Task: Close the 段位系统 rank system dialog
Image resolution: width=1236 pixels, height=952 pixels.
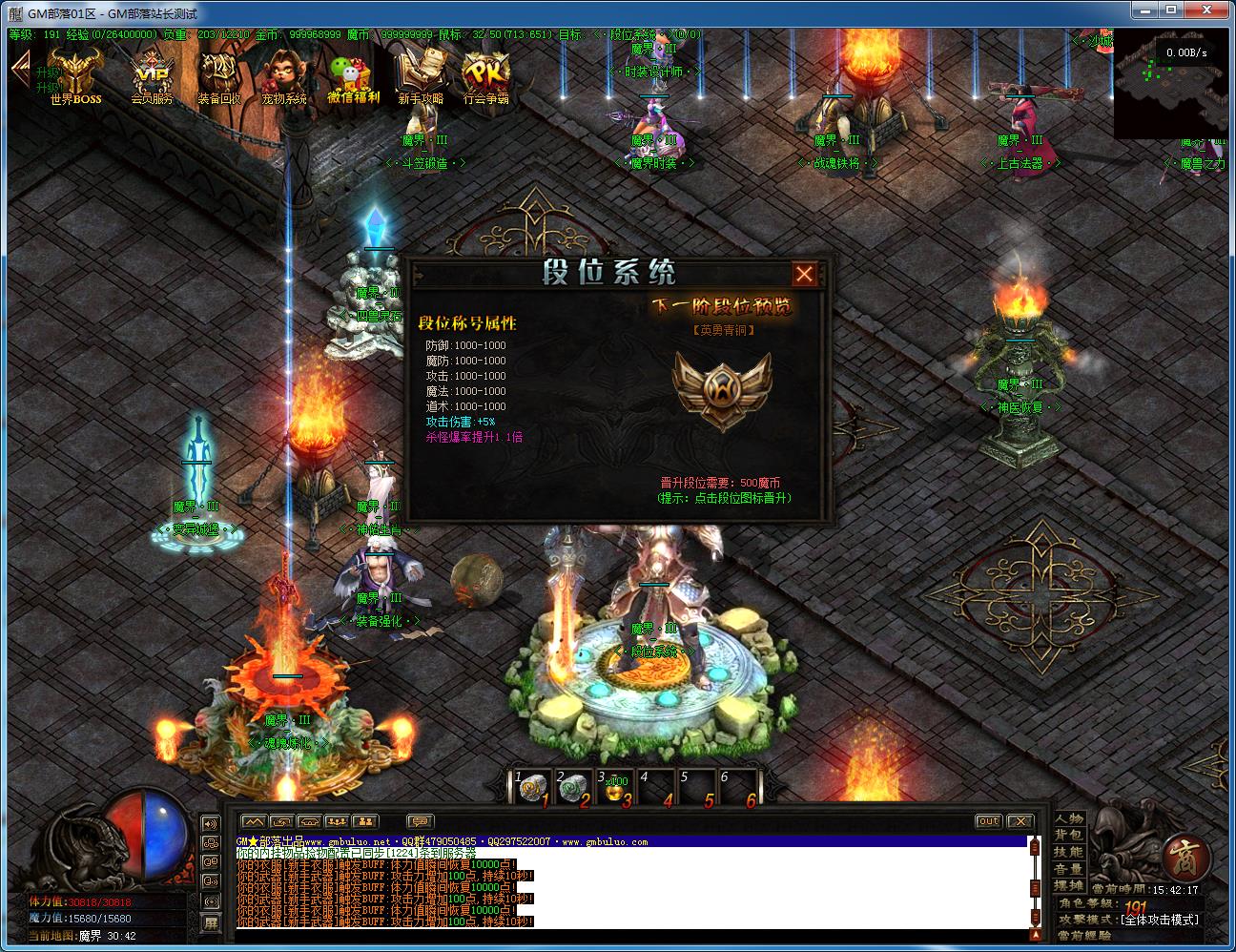Action: pos(804,274)
